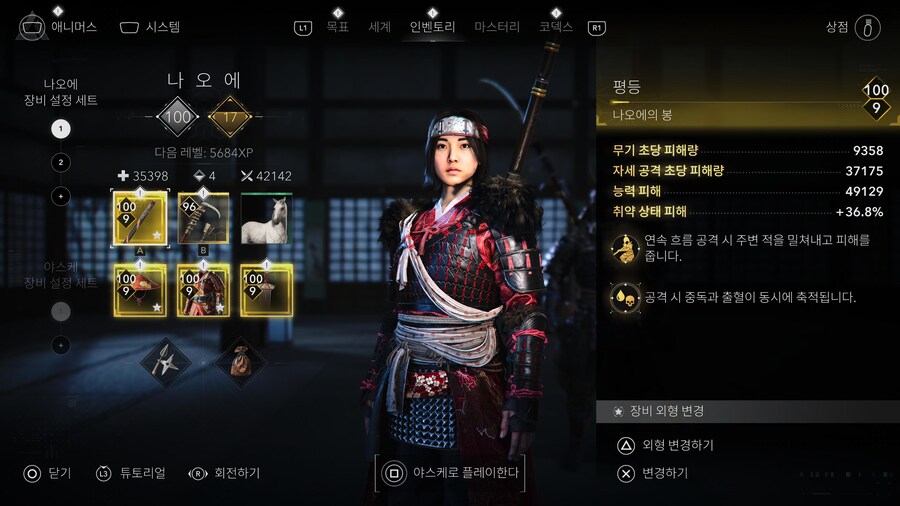Select the white horse mount slot

point(266,218)
